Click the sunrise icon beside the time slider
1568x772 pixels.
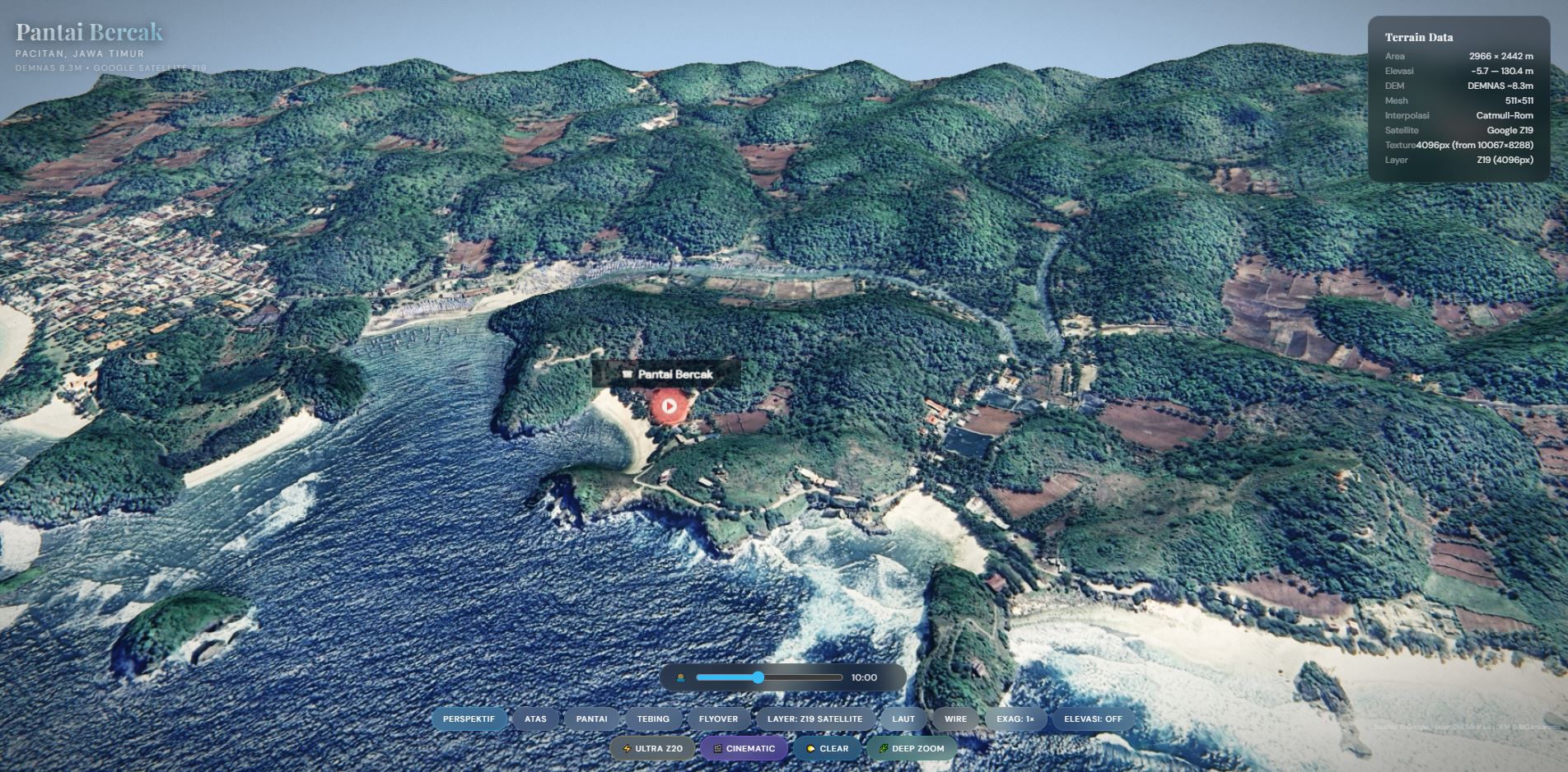pos(680,677)
